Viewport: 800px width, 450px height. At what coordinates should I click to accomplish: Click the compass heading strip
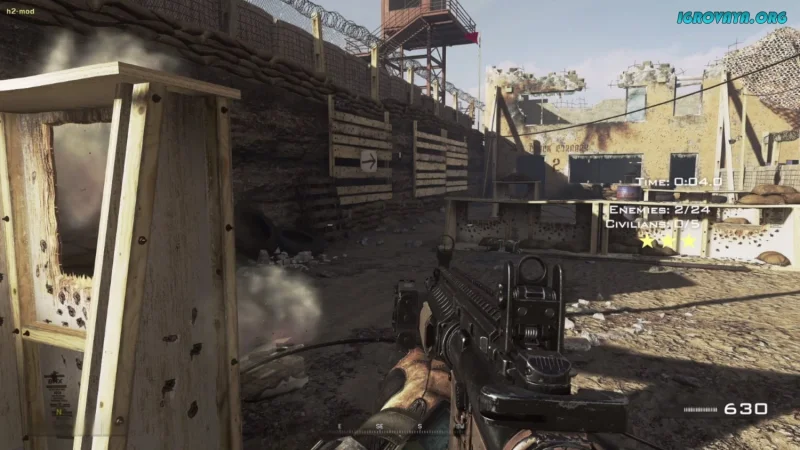click(x=379, y=426)
